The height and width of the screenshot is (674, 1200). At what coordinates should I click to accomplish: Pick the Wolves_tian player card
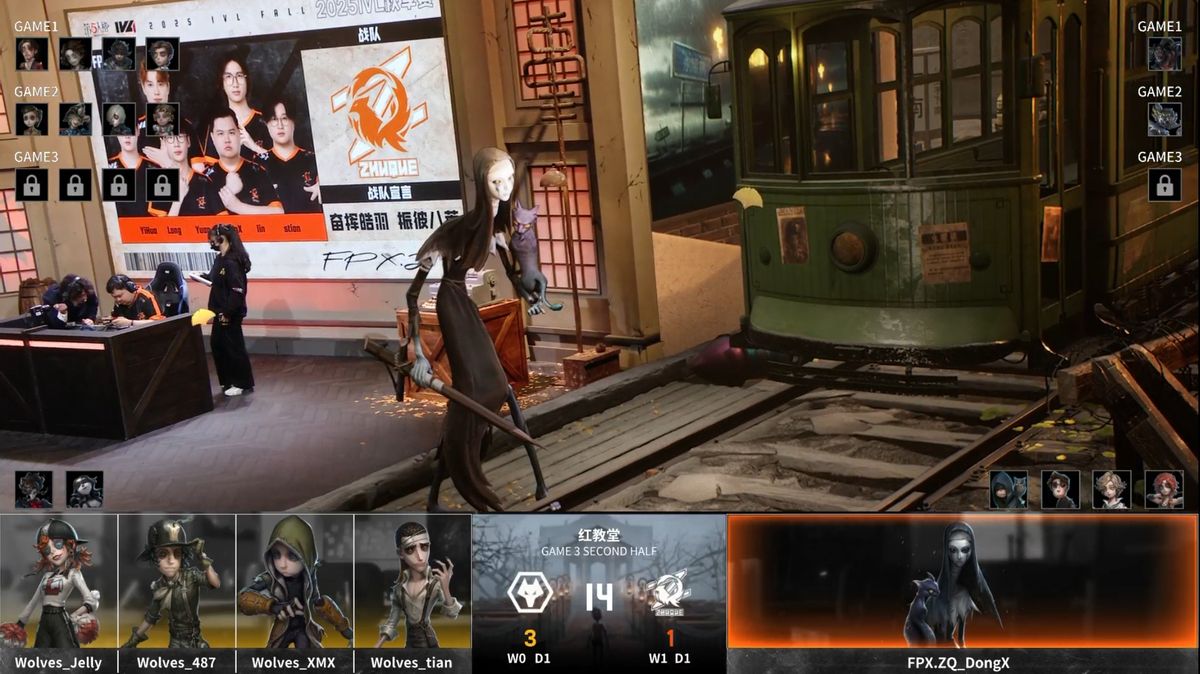(412, 592)
